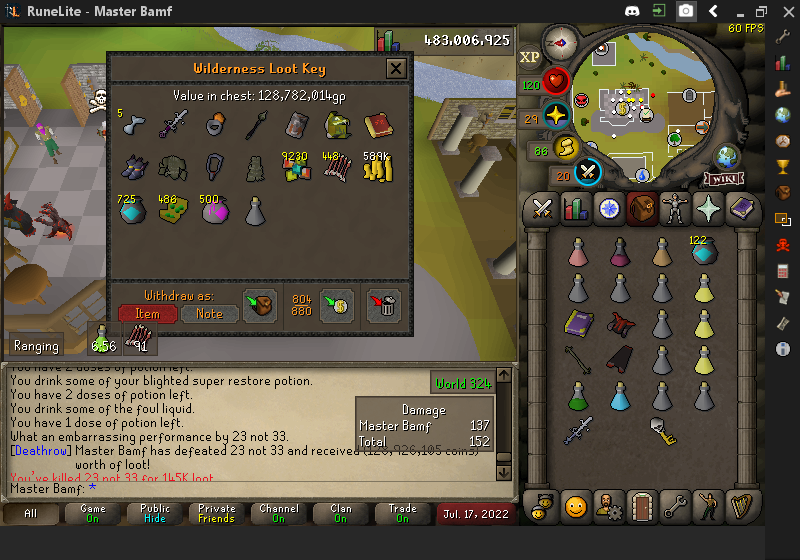Image resolution: width=800 pixels, height=560 pixels.
Task: Toggle the XP drops orb
Action: (x=529, y=57)
